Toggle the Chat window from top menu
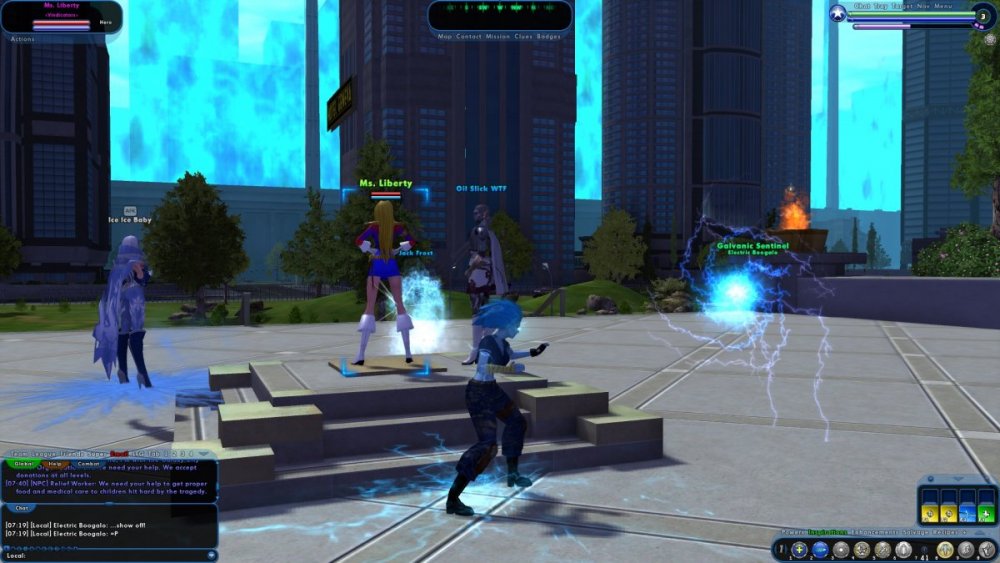This screenshot has width=1000, height=563. (x=862, y=7)
